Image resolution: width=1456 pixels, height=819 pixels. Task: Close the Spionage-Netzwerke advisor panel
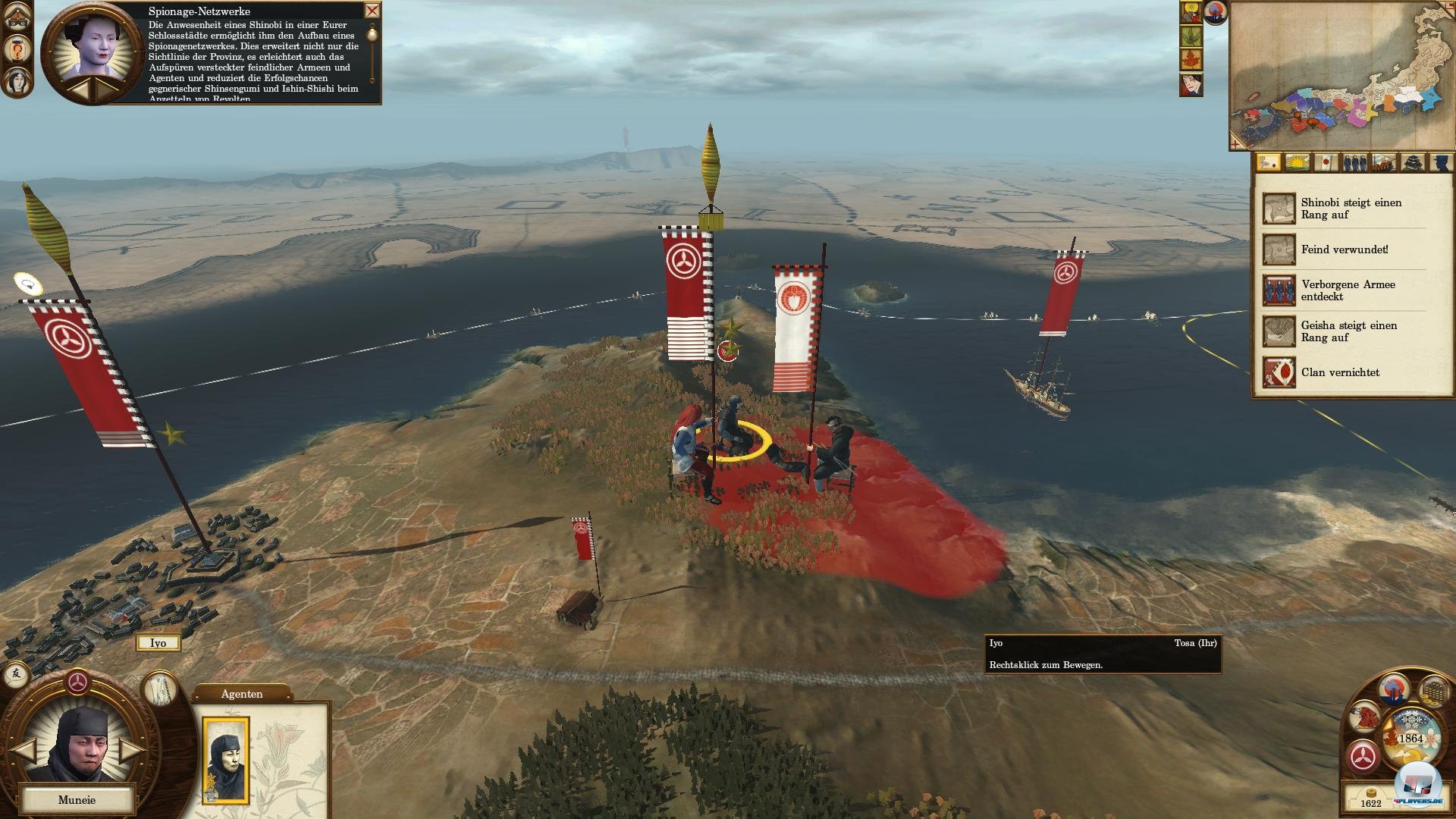[372, 11]
